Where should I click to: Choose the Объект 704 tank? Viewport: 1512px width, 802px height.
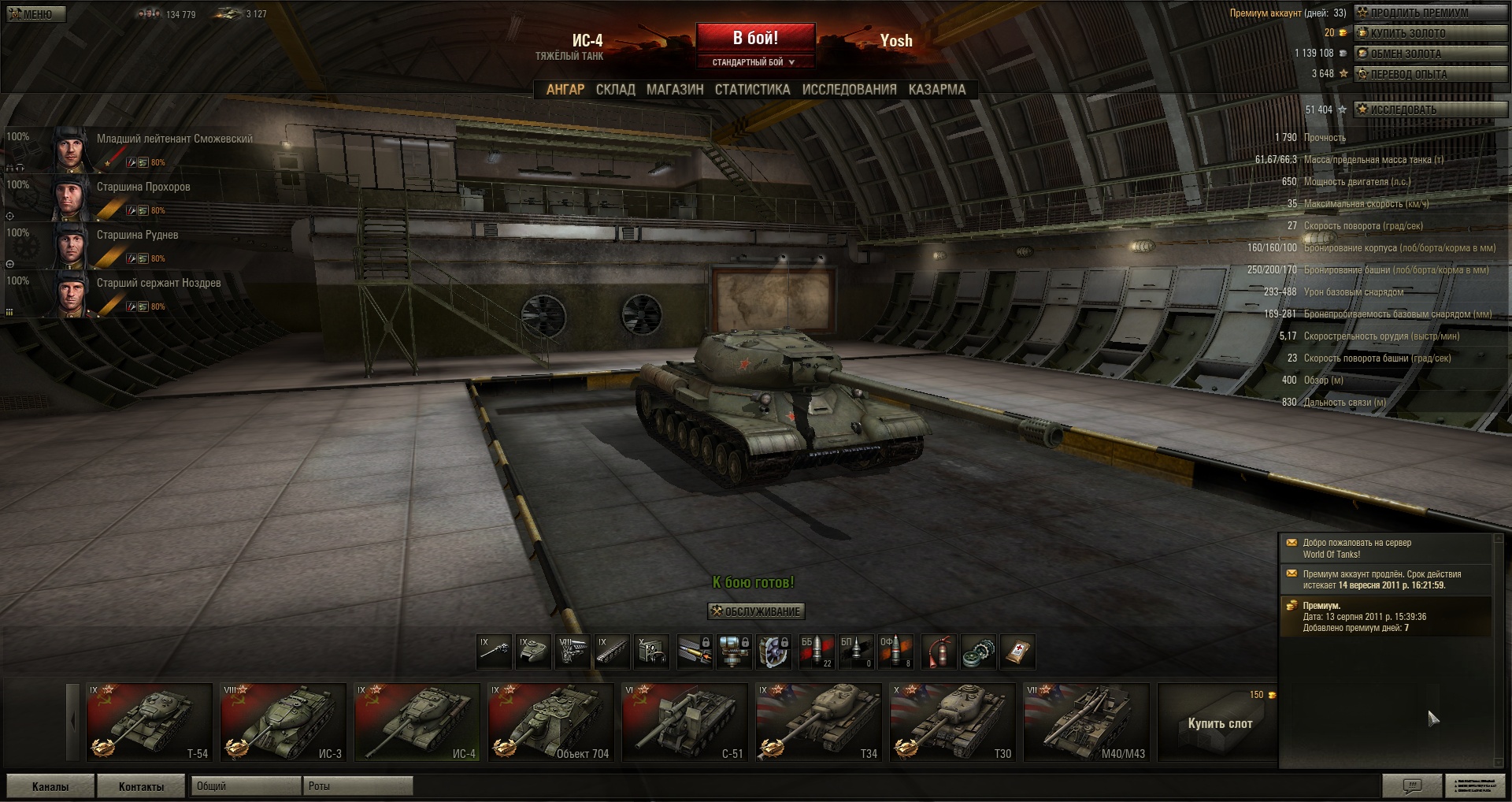coord(550,722)
